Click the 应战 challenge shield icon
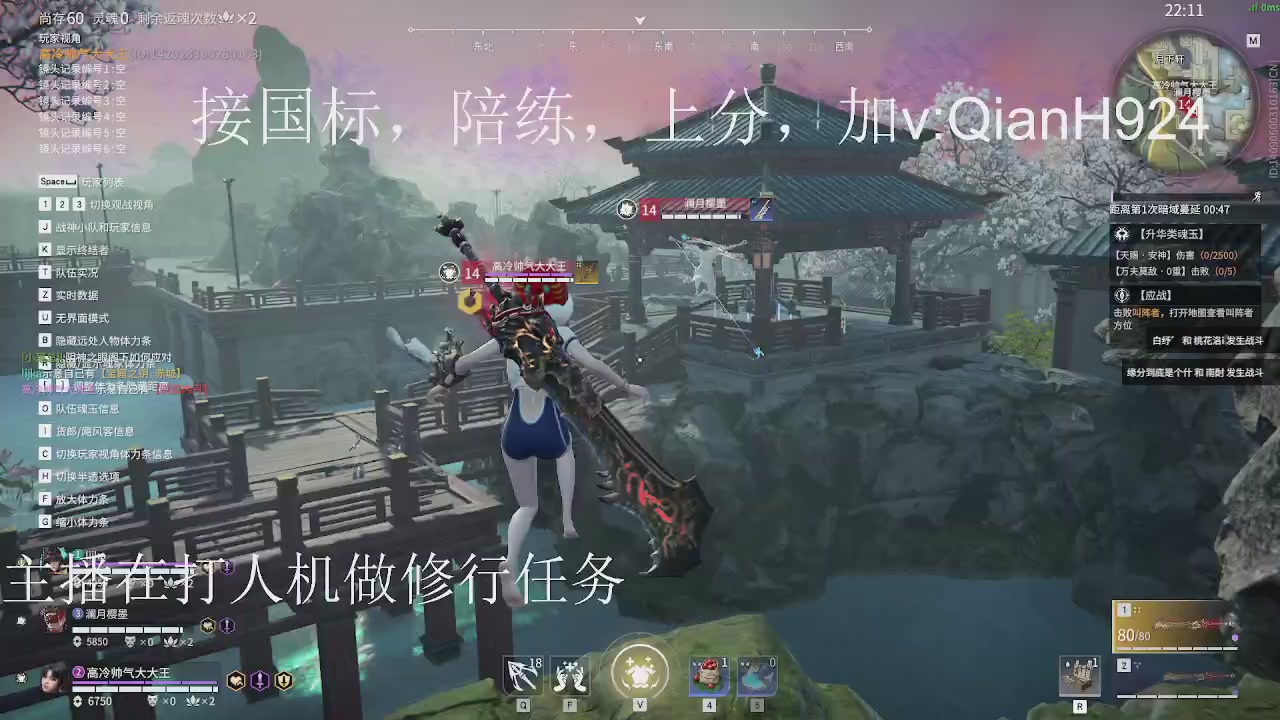Viewport: 1280px width, 720px height. coord(1124,296)
